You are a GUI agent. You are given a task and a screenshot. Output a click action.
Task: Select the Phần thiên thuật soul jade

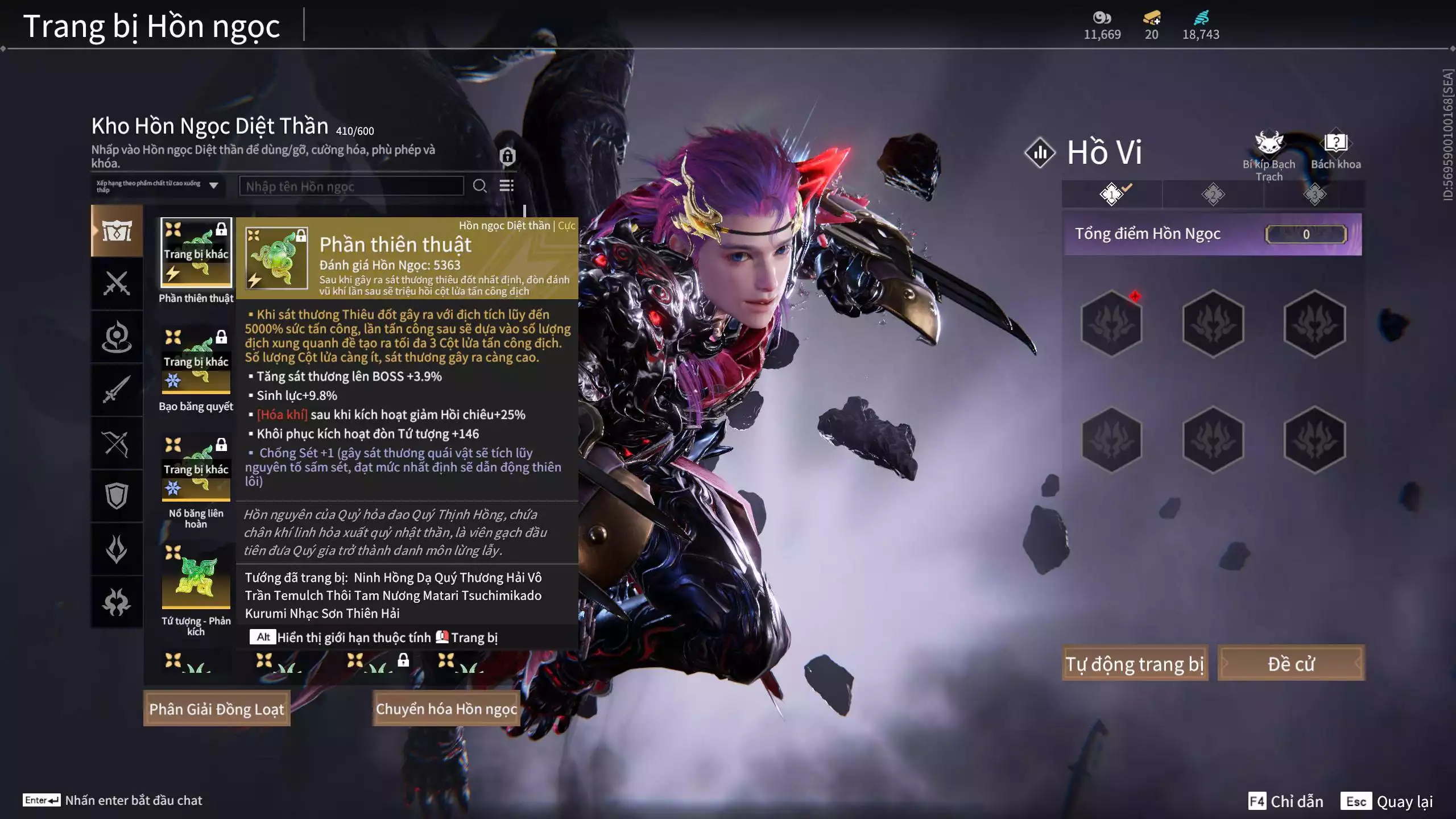pyautogui.click(x=196, y=253)
